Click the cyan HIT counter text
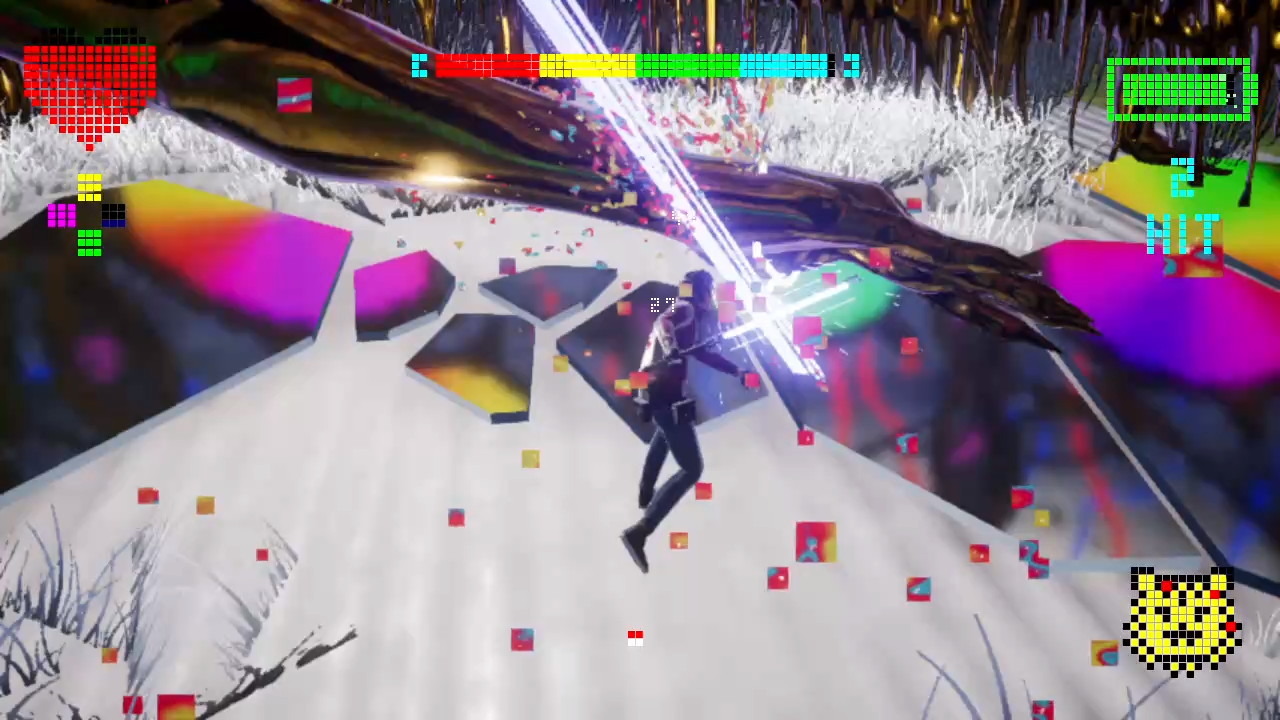 (1183, 237)
